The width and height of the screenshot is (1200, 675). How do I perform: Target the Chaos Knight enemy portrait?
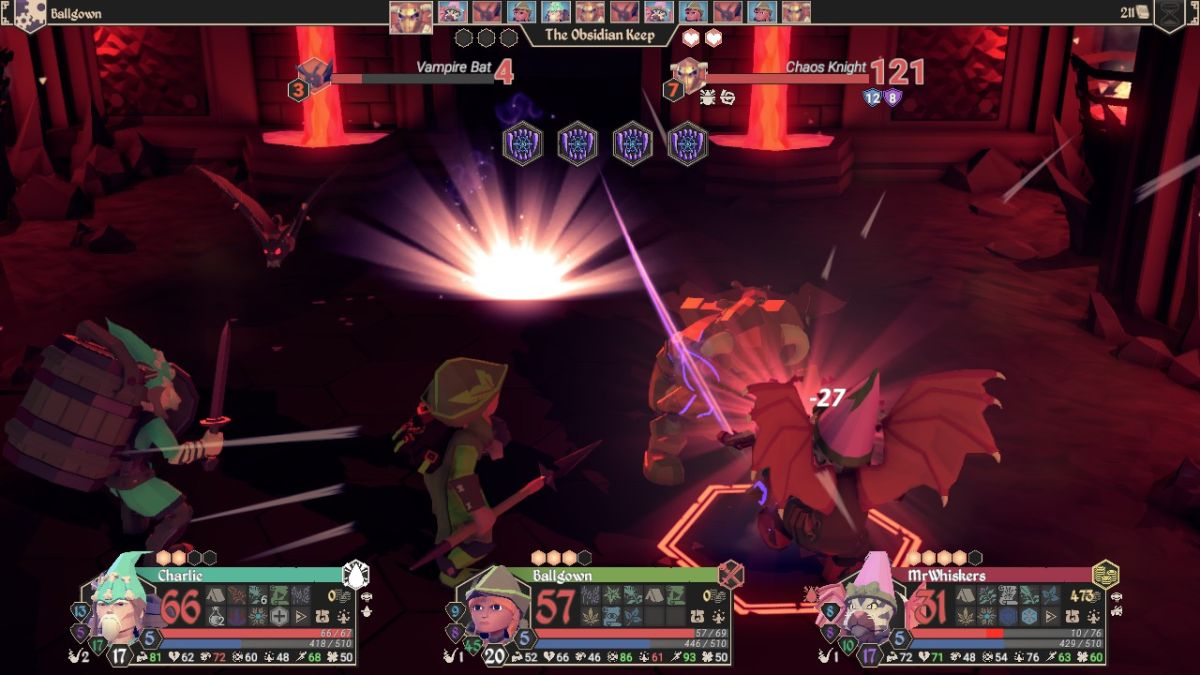(x=688, y=73)
